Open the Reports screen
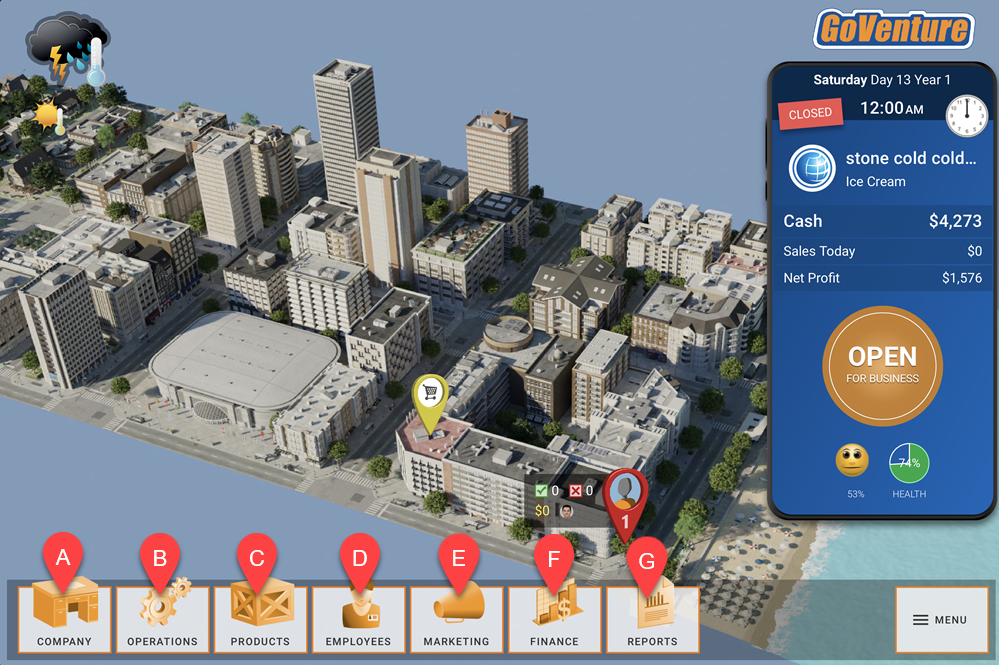The image size is (1000, 665). point(652,619)
